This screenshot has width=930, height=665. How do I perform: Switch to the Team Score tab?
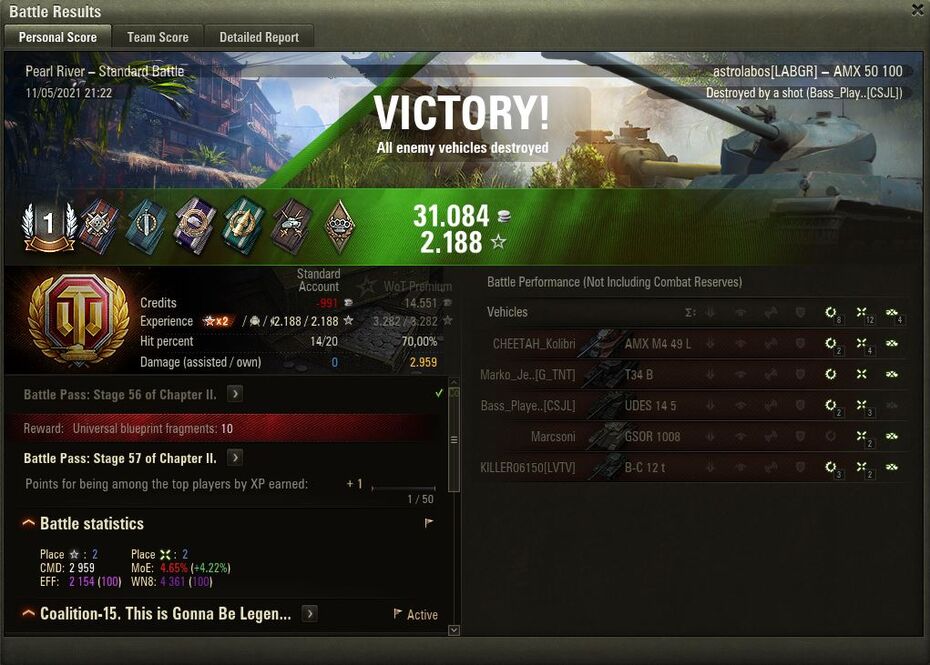point(158,37)
